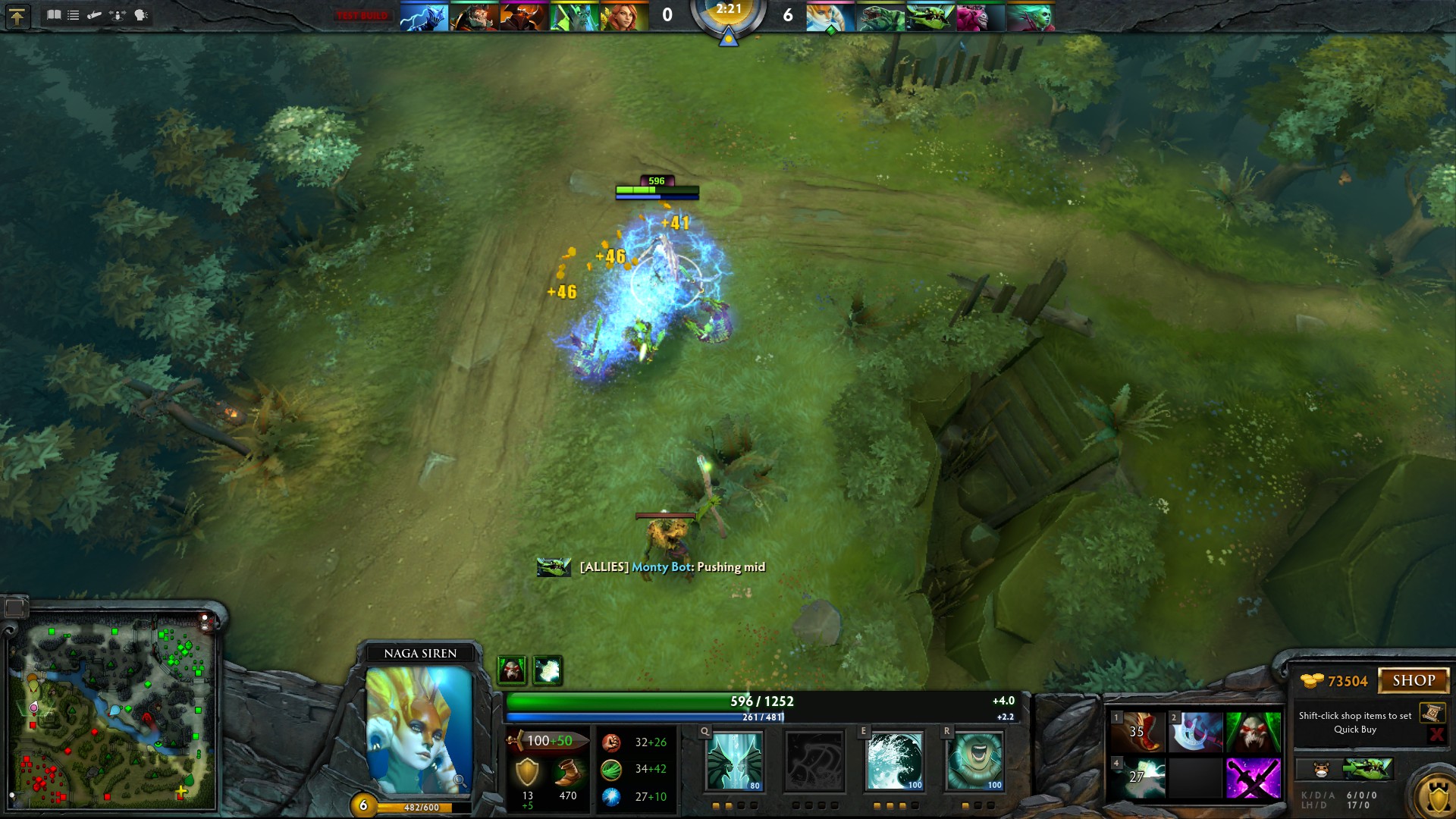The width and height of the screenshot is (1456, 819).
Task: Click the game clock showing 2:21
Action: click(x=728, y=10)
